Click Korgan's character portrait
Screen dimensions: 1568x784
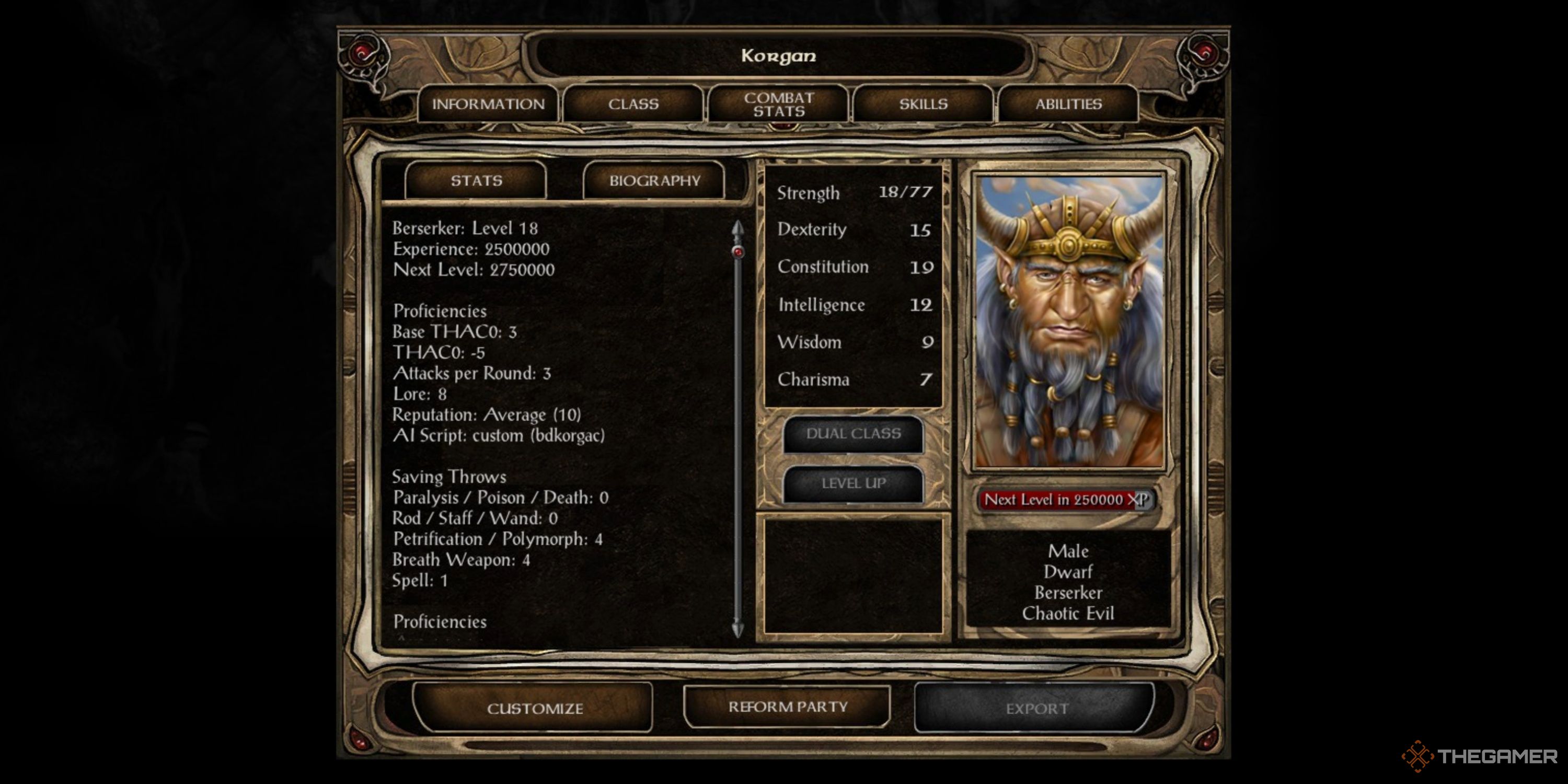[1069, 321]
